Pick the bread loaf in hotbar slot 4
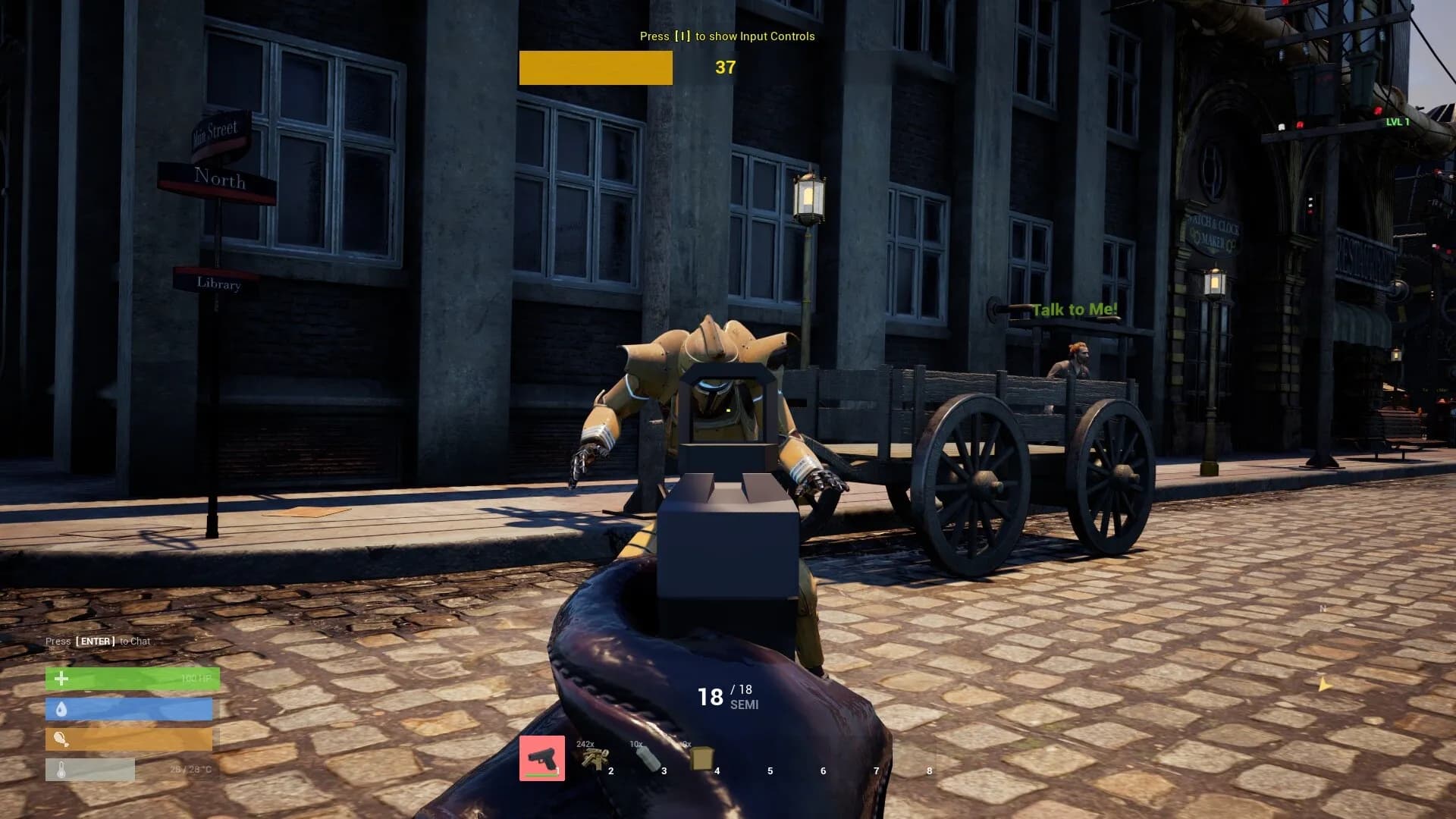Screen dimensions: 1456x819 point(701,758)
